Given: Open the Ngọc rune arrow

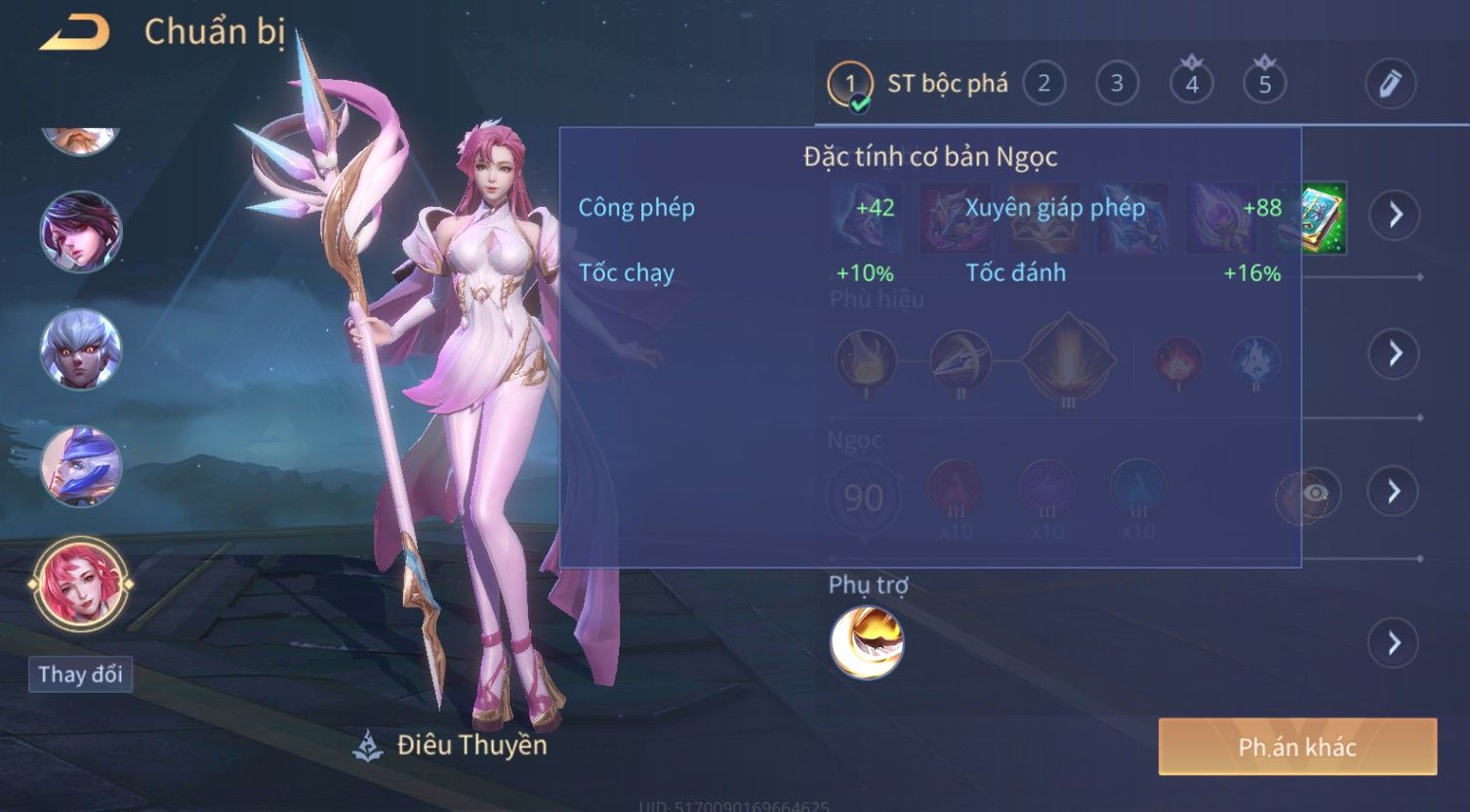Looking at the screenshot, I should click(1394, 491).
